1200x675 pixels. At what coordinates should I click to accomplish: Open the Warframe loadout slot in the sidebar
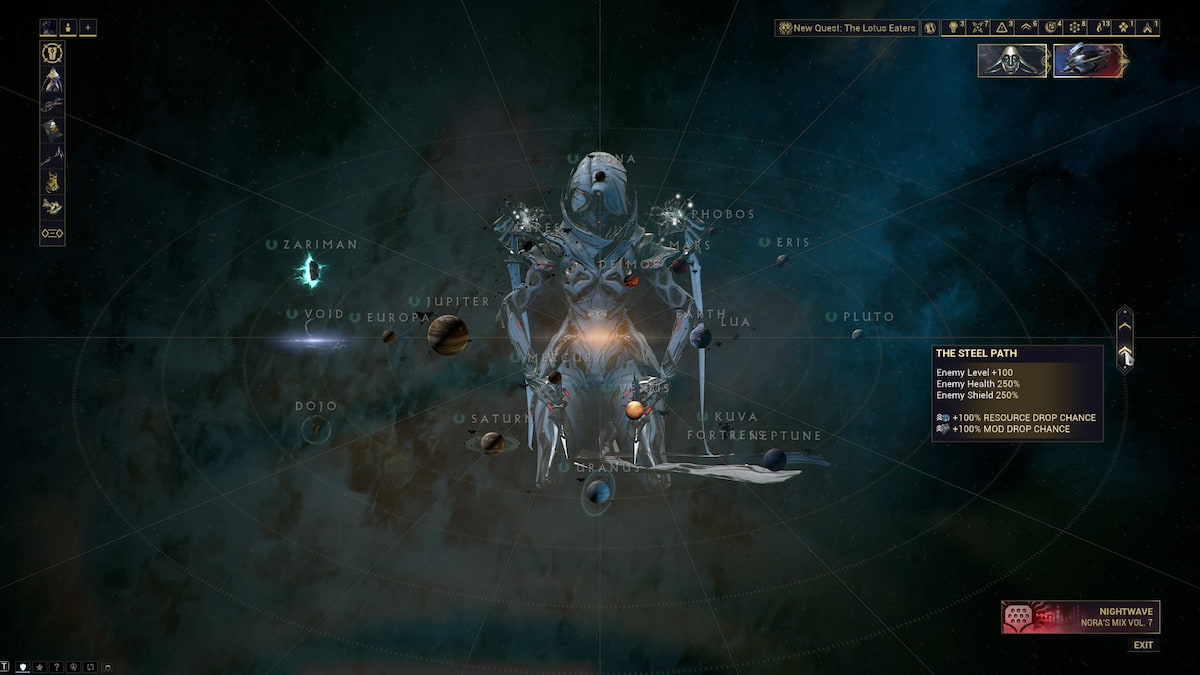click(x=52, y=79)
